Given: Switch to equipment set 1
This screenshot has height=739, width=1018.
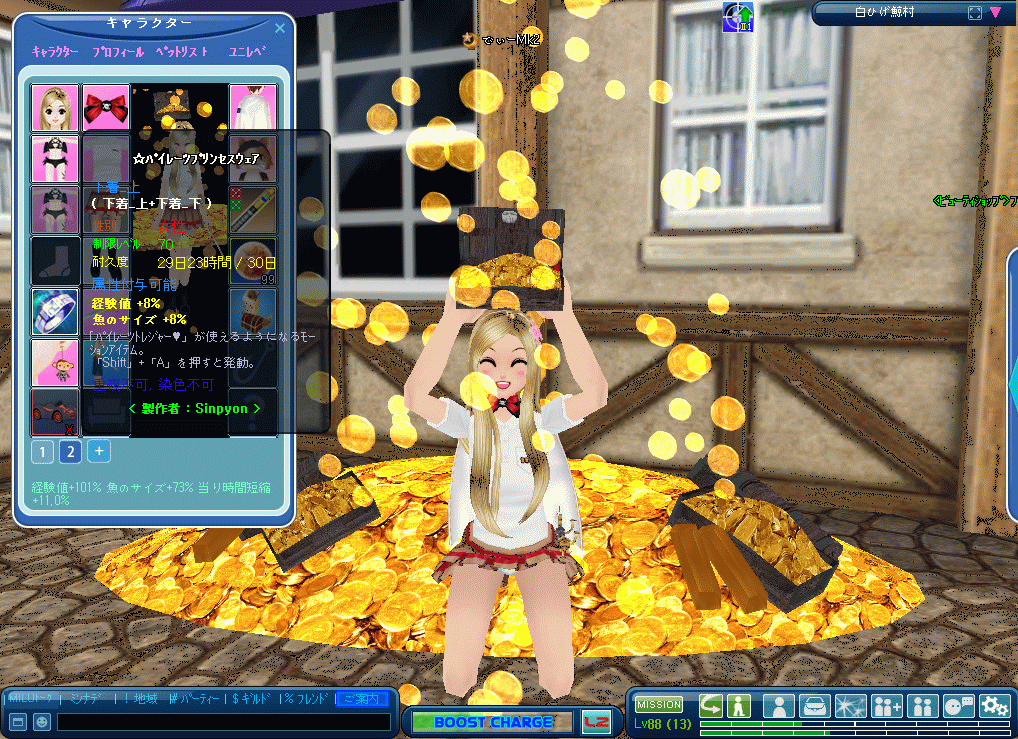Looking at the screenshot, I should [42, 452].
